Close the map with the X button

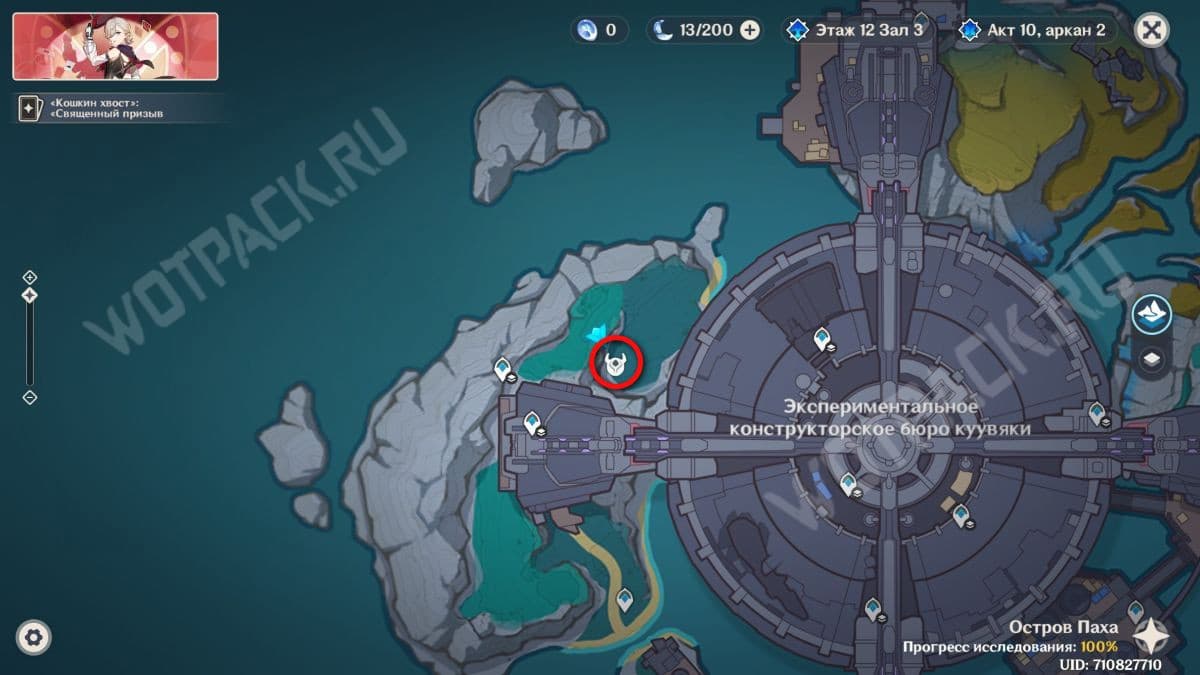pyautogui.click(x=1152, y=30)
